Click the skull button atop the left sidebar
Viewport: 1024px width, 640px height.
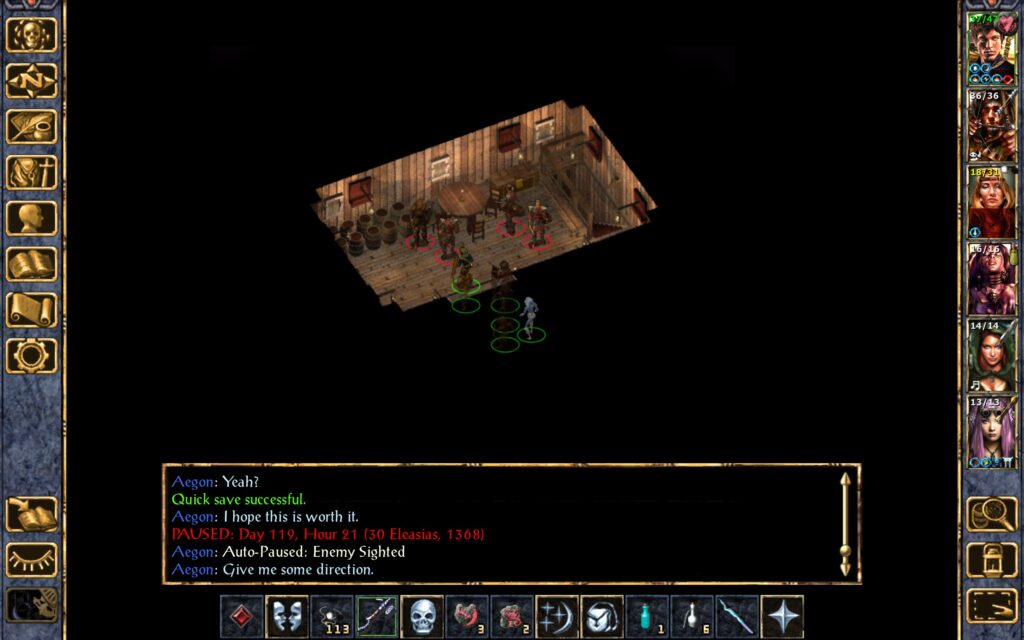32,35
